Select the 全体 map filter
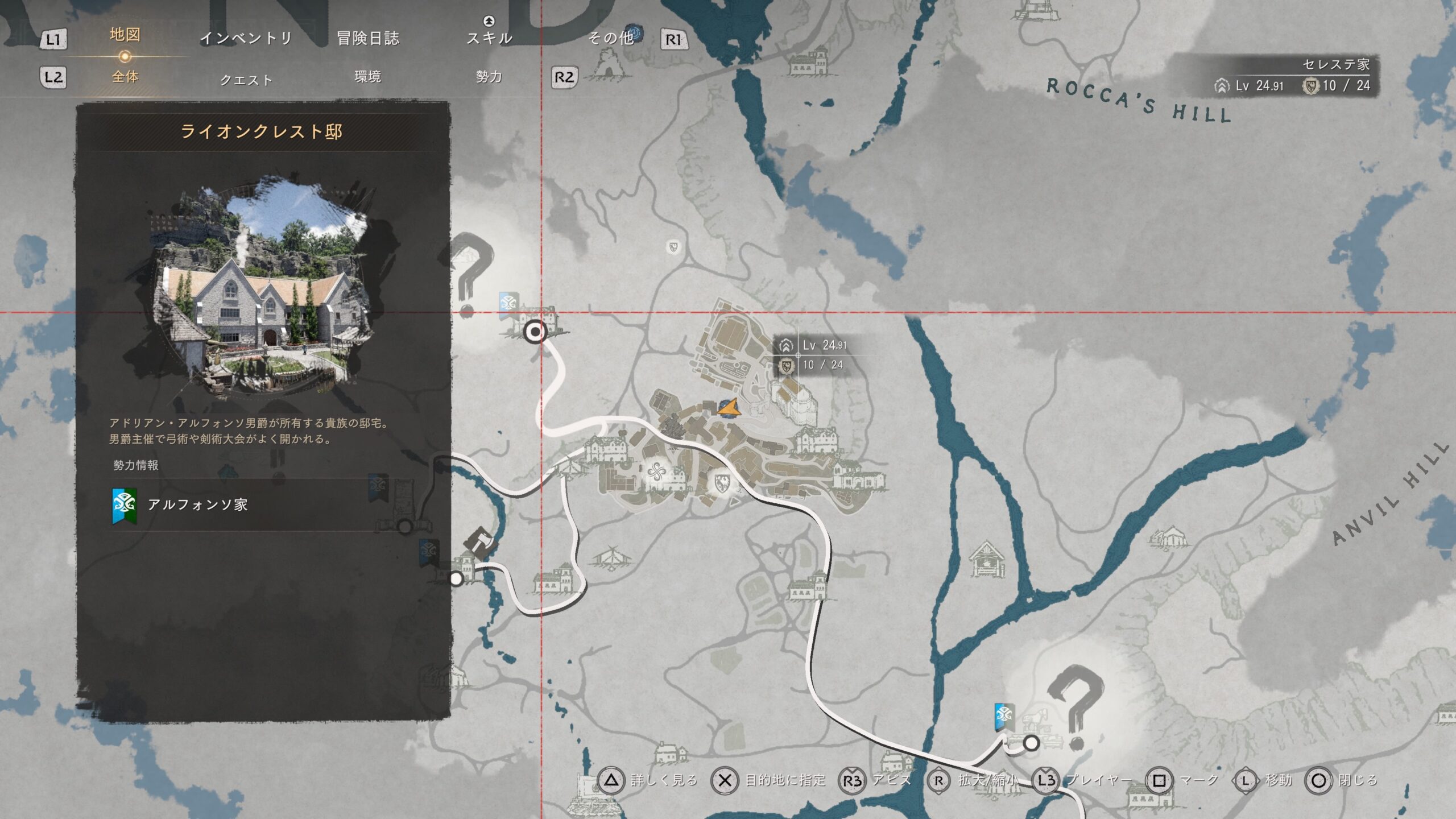The height and width of the screenshot is (819, 1456). tap(125, 77)
